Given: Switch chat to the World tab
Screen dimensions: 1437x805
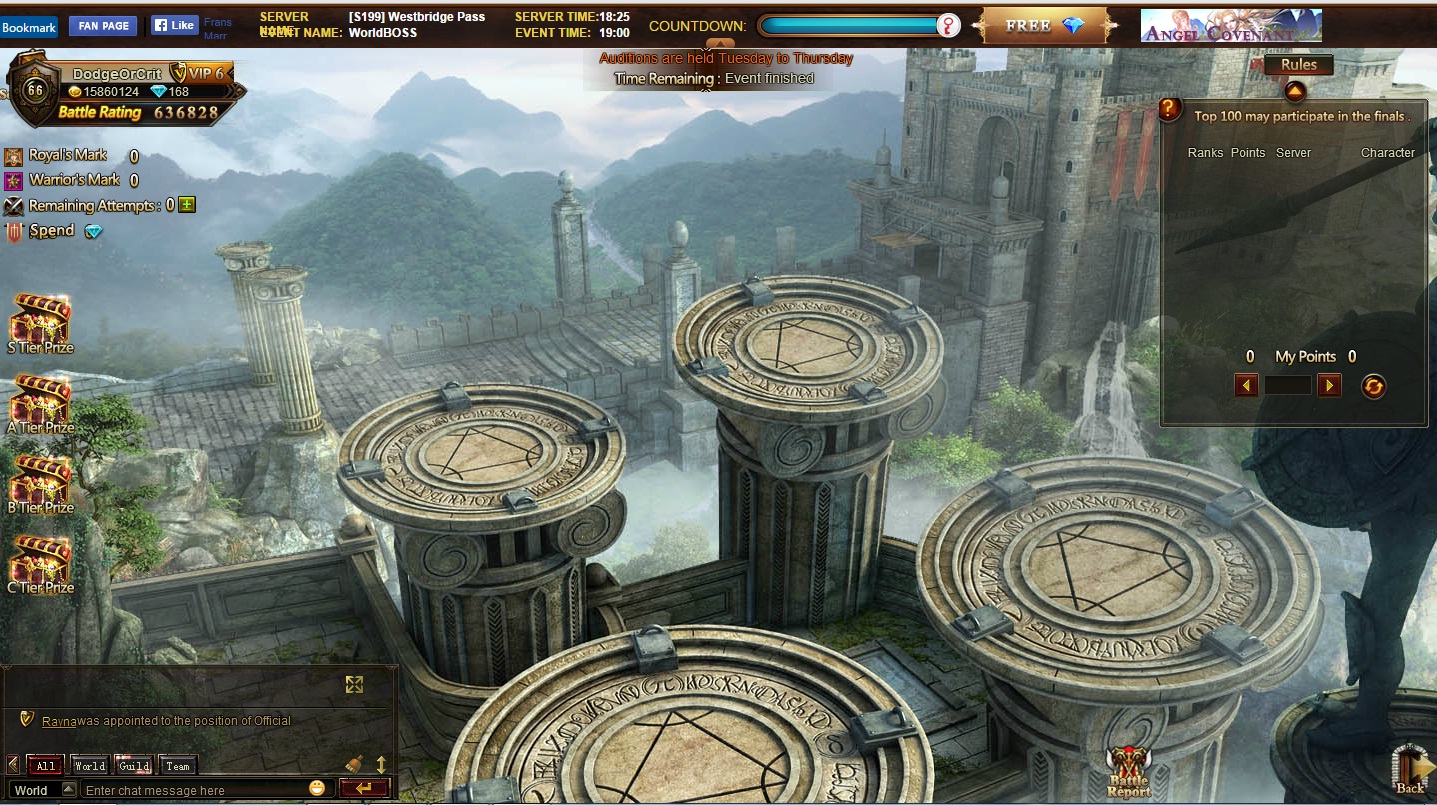Looking at the screenshot, I should pyautogui.click(x=89, y=766).
